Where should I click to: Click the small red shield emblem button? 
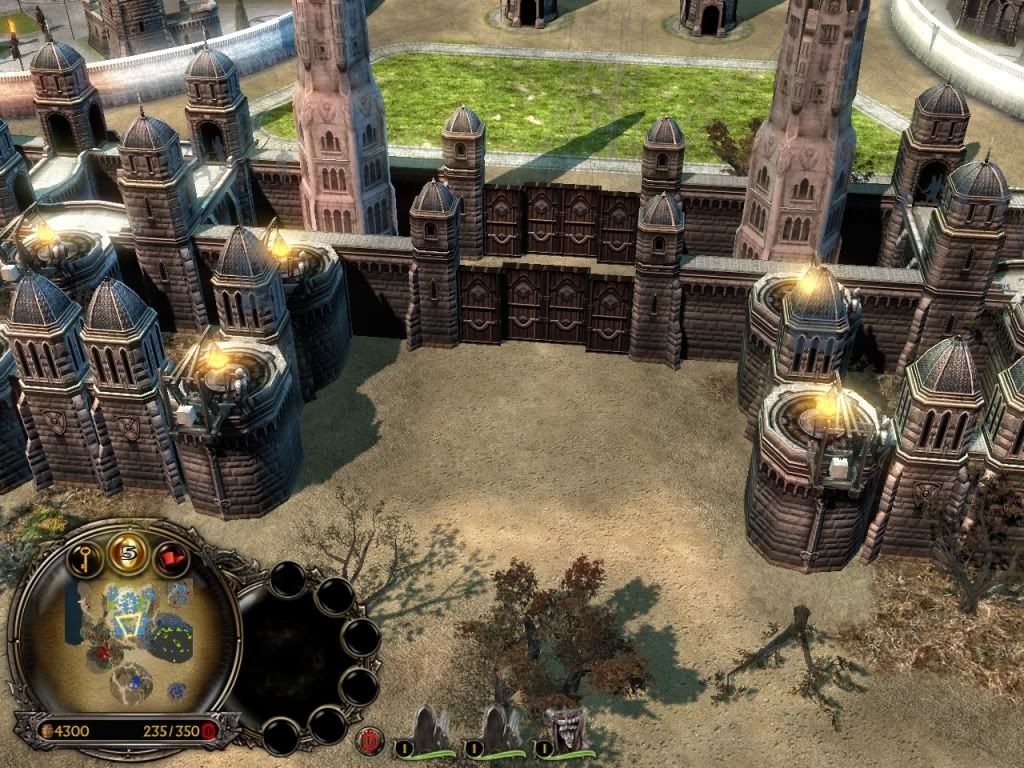(368, 741)
